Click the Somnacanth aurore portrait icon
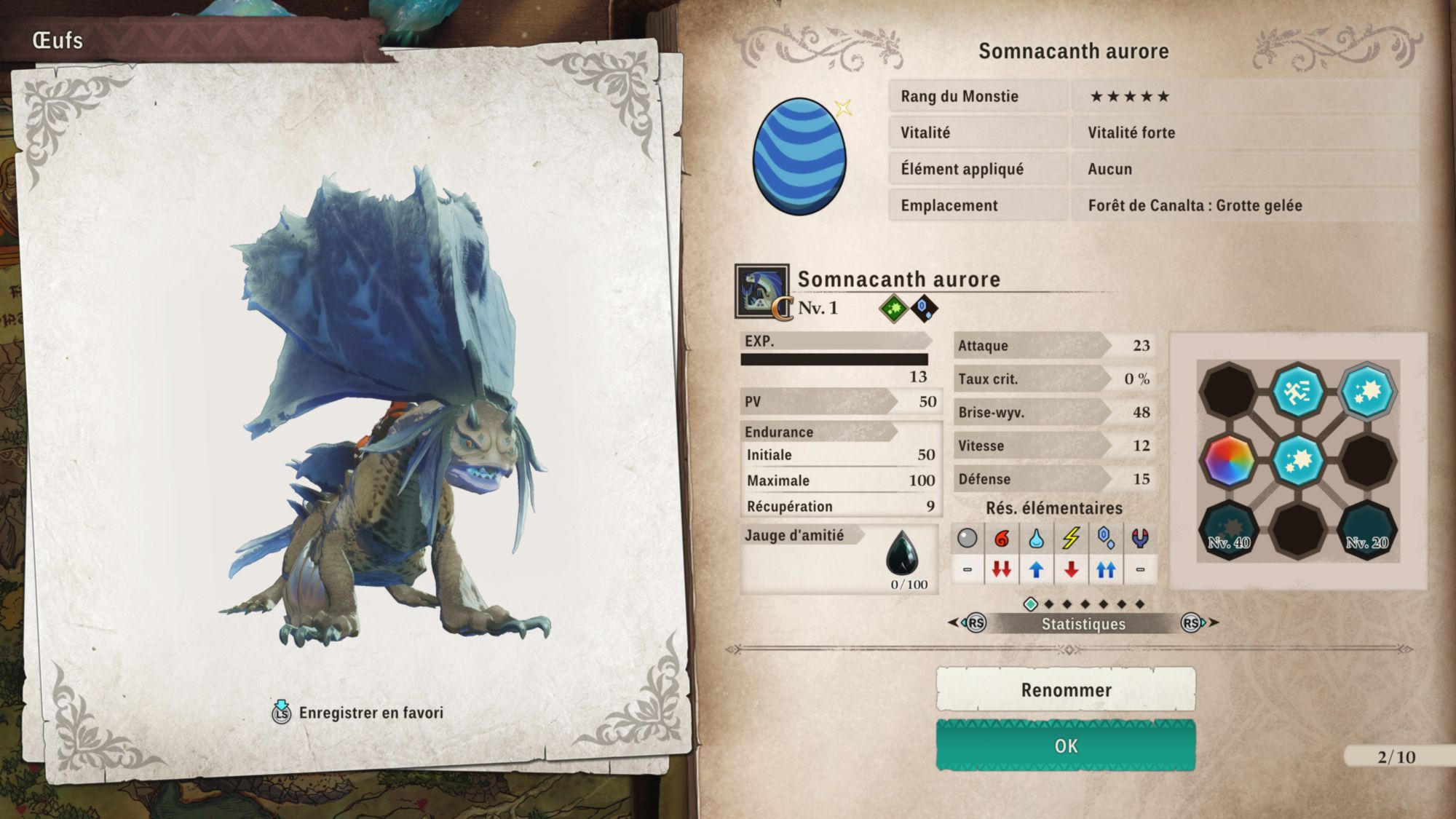The width and height of the screenshot is (1456, 819). tap(761, 291)
